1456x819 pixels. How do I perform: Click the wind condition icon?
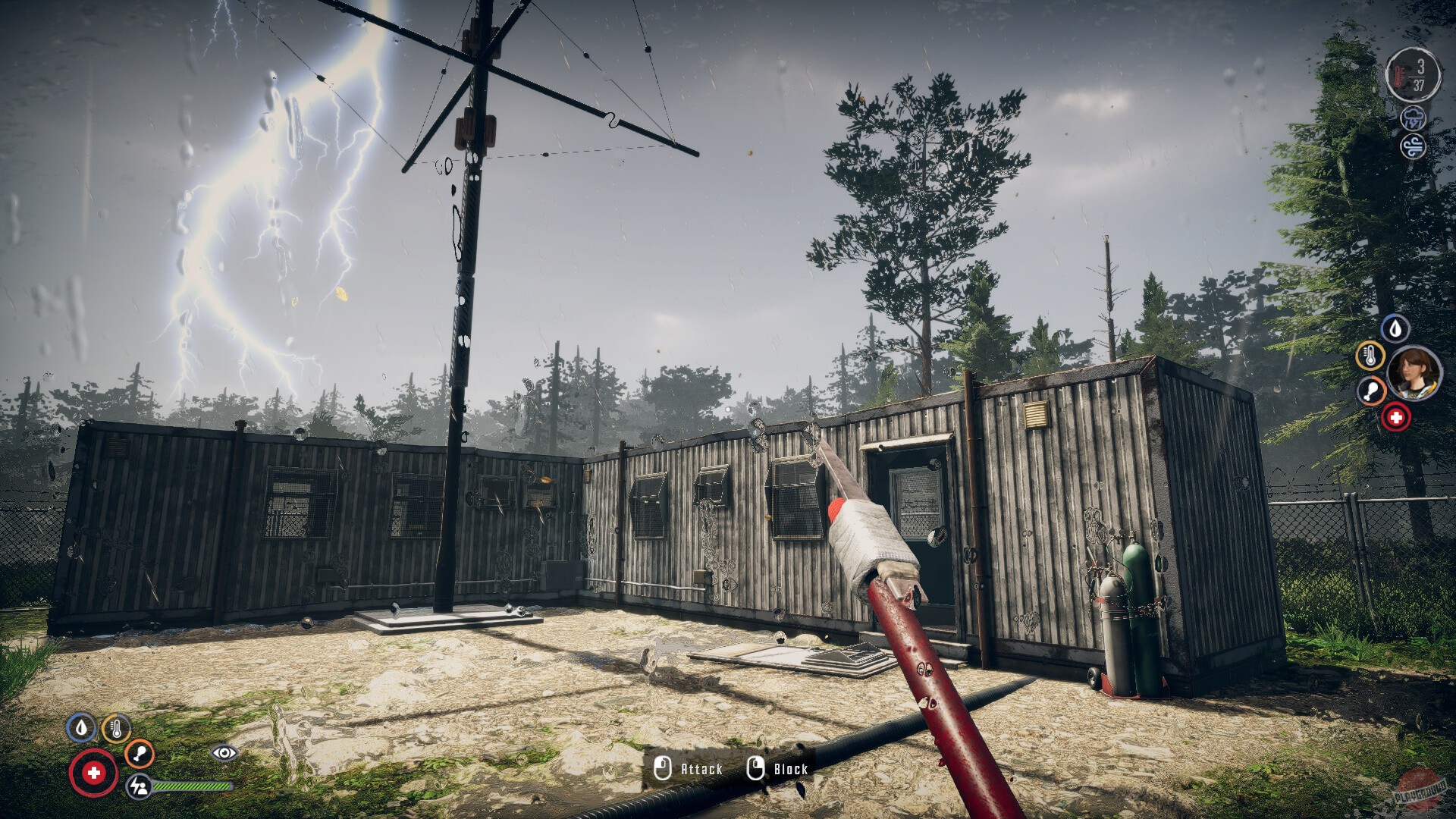coord(1413,146)
